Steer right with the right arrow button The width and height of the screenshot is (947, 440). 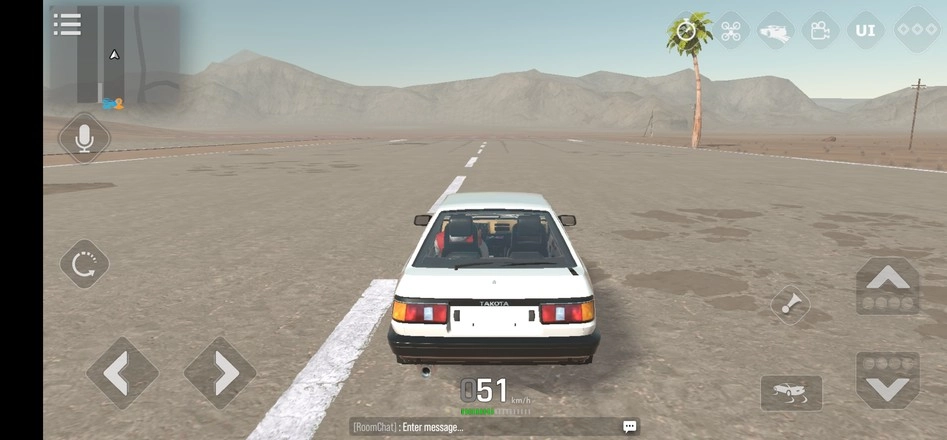(x=220, y=373)
